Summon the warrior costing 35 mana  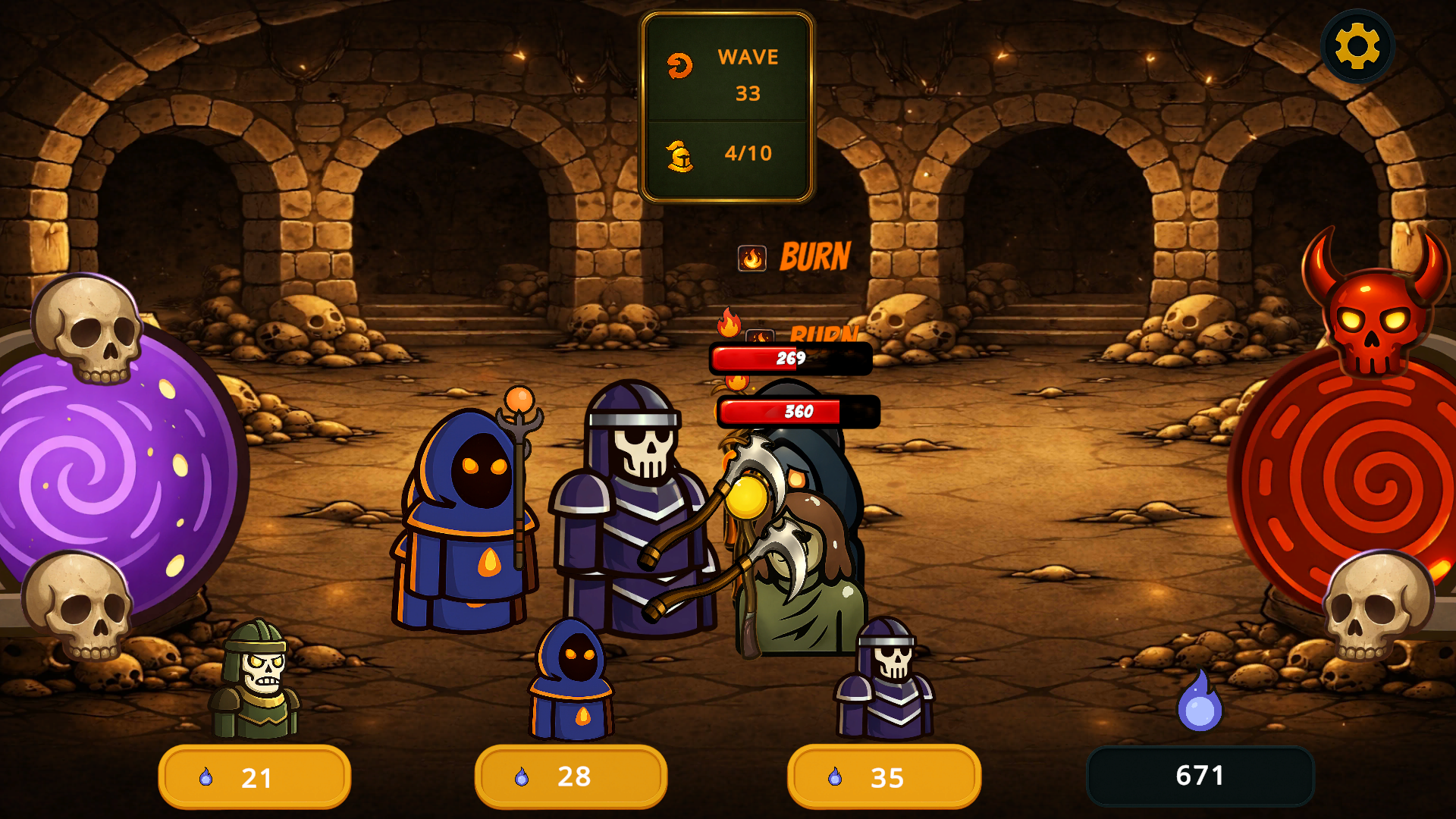click(x=883, y=777)
